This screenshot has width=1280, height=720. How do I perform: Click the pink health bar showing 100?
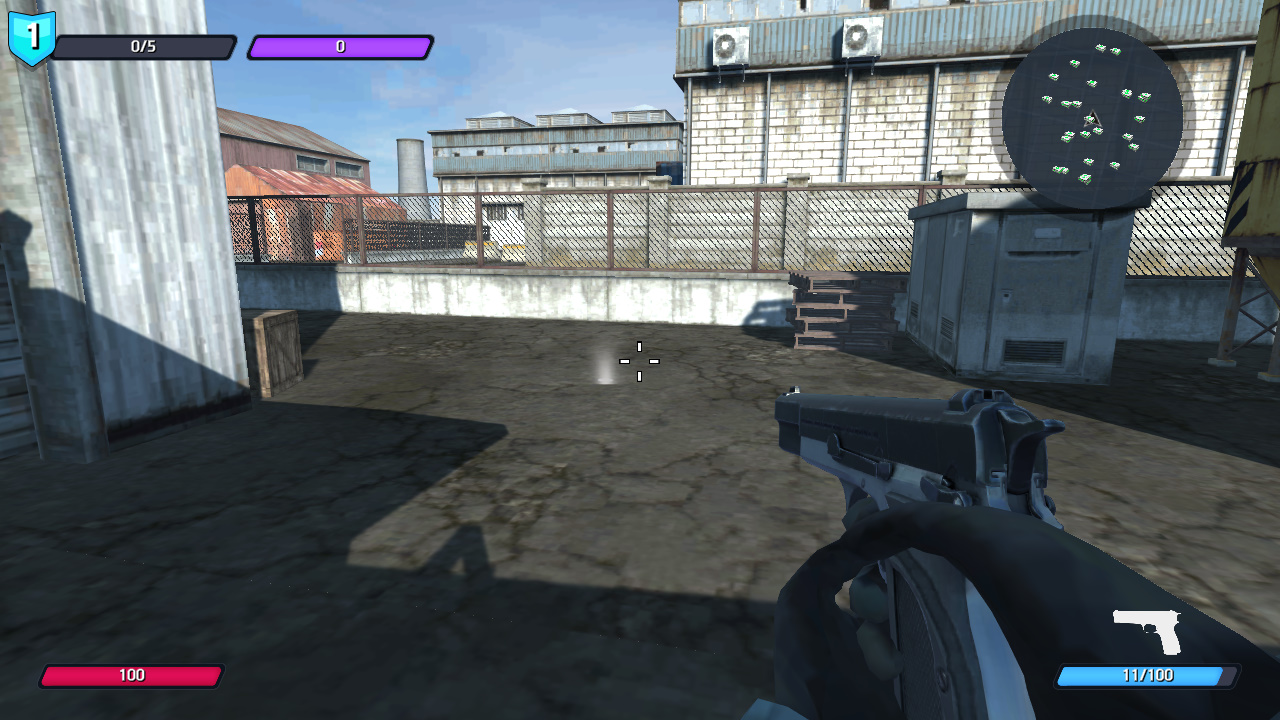[x=130, y=675]
